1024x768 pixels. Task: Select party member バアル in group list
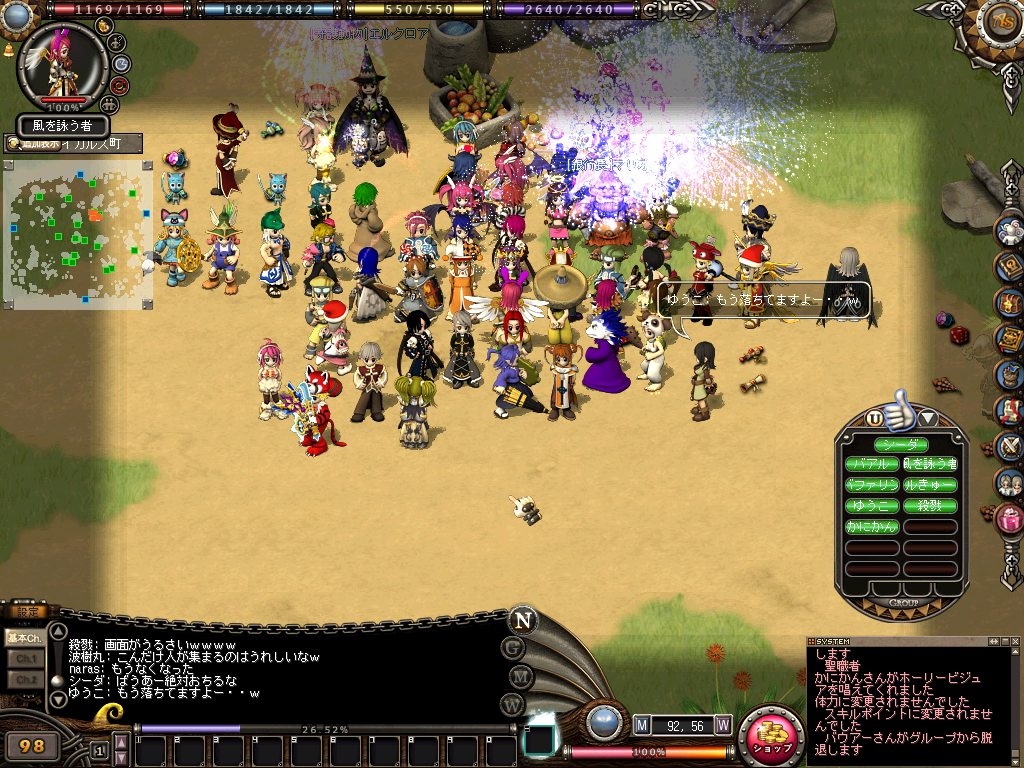coord(872,465)
